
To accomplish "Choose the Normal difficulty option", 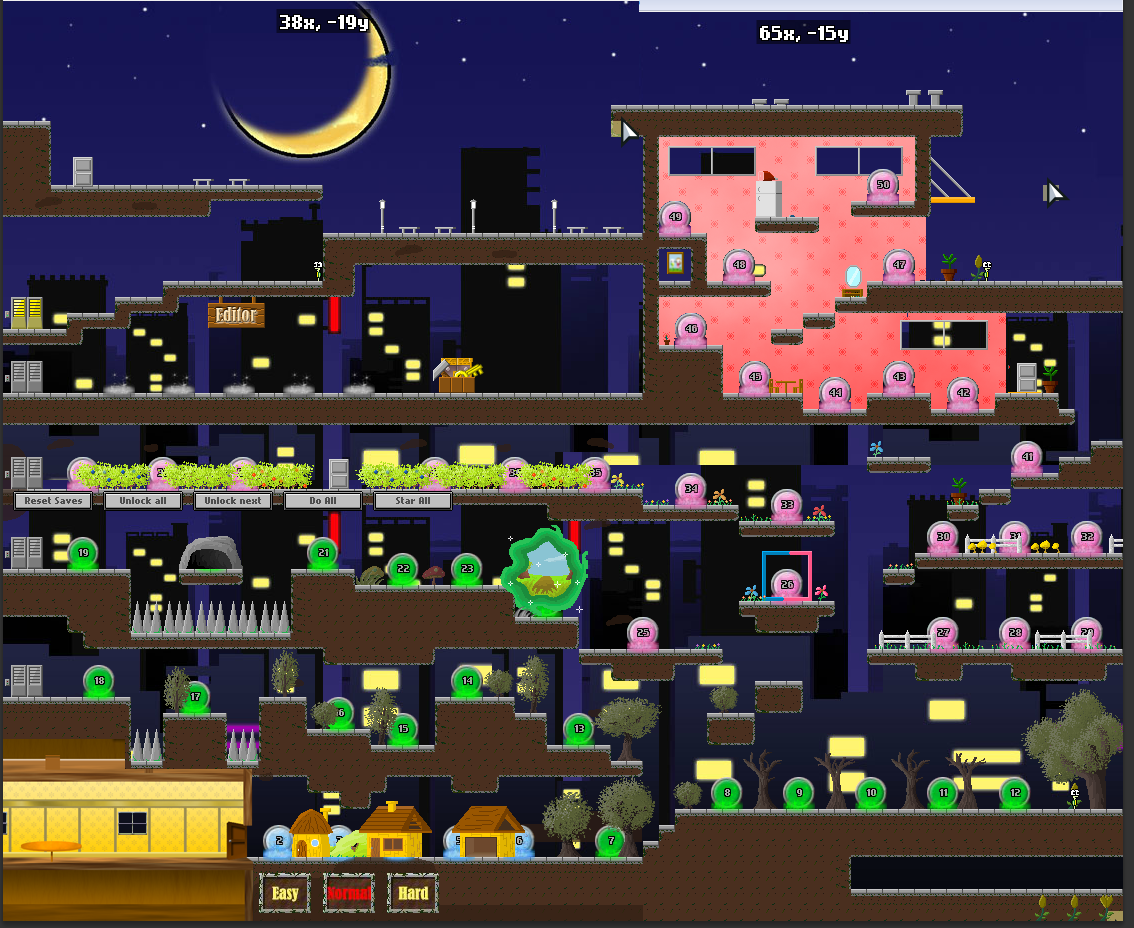I will tap(349, 893).
